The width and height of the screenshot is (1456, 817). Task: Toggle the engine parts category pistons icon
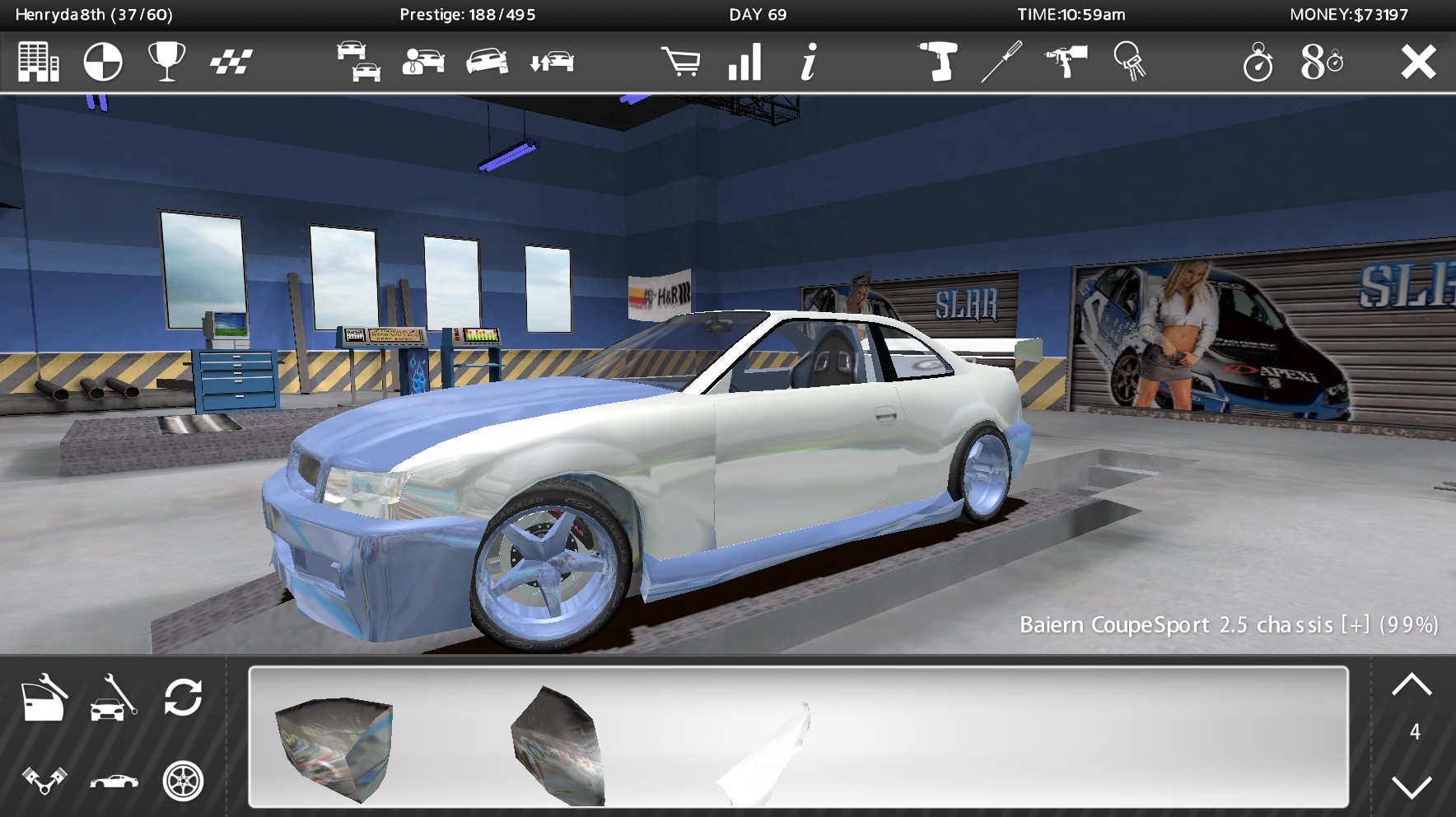pos(43,778)
